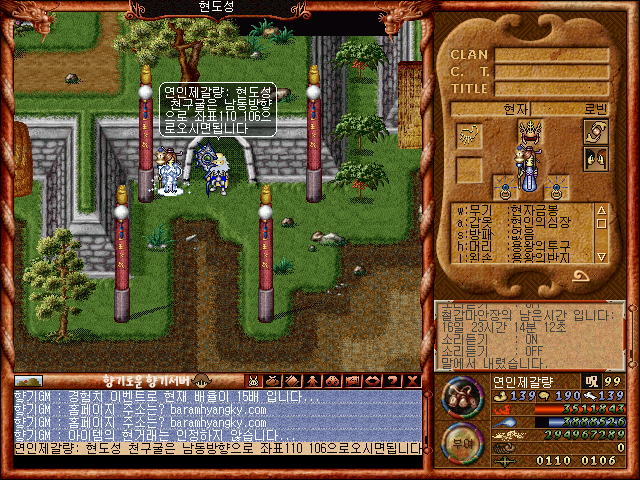Select the 무기 현자금봉 weapon row

[x=520, y=210]
